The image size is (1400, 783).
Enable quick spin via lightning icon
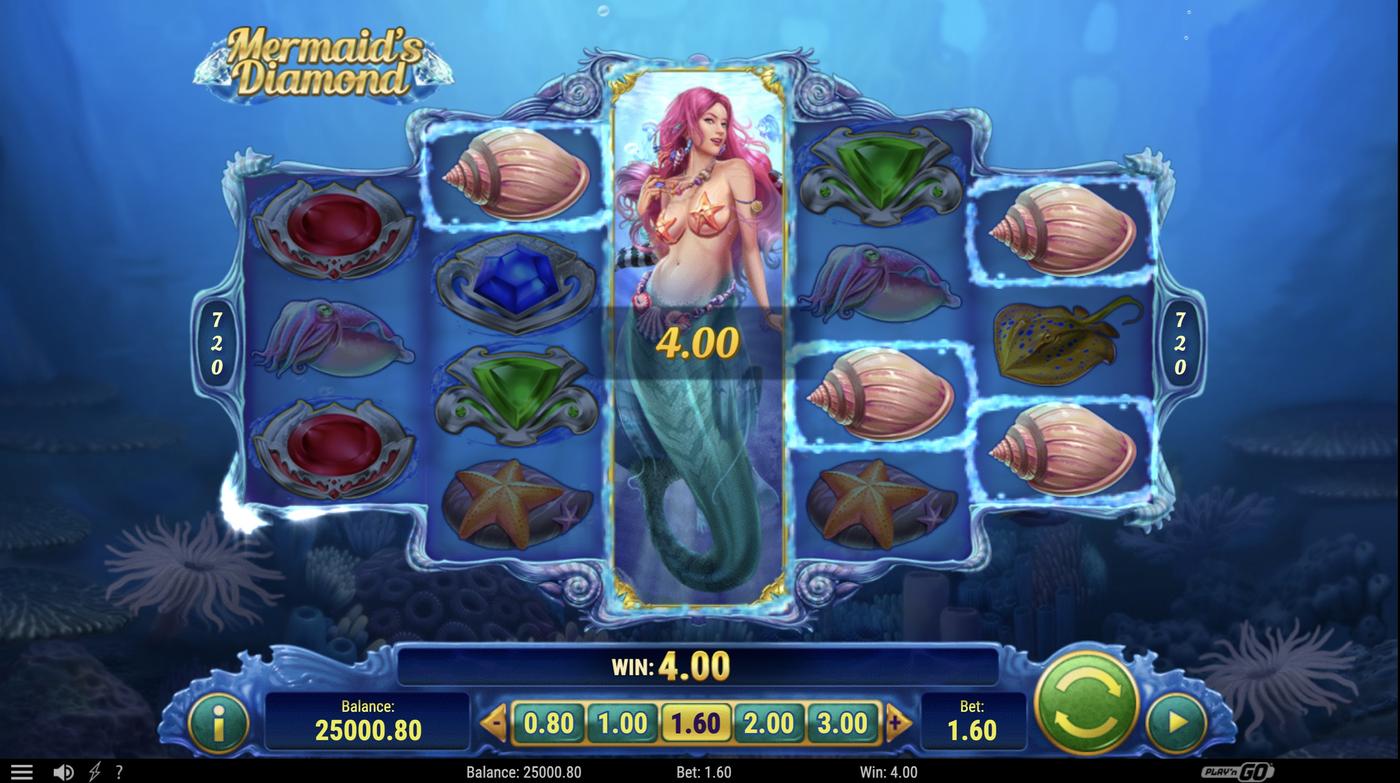(x=94, y=770)
